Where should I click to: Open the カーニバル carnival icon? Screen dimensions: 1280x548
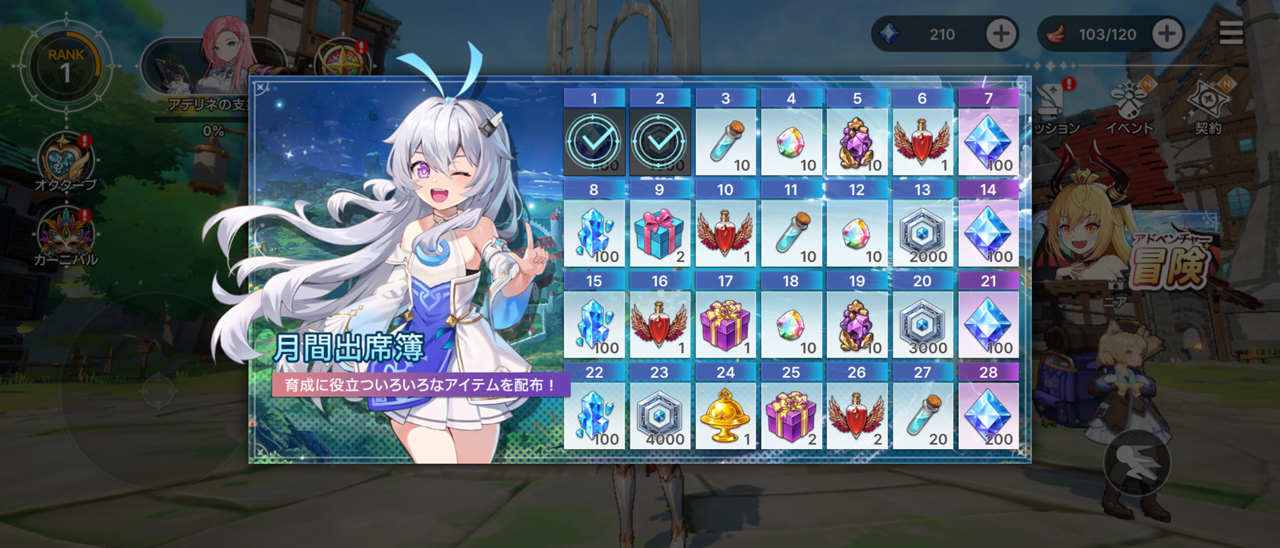(x=66, y=235)
